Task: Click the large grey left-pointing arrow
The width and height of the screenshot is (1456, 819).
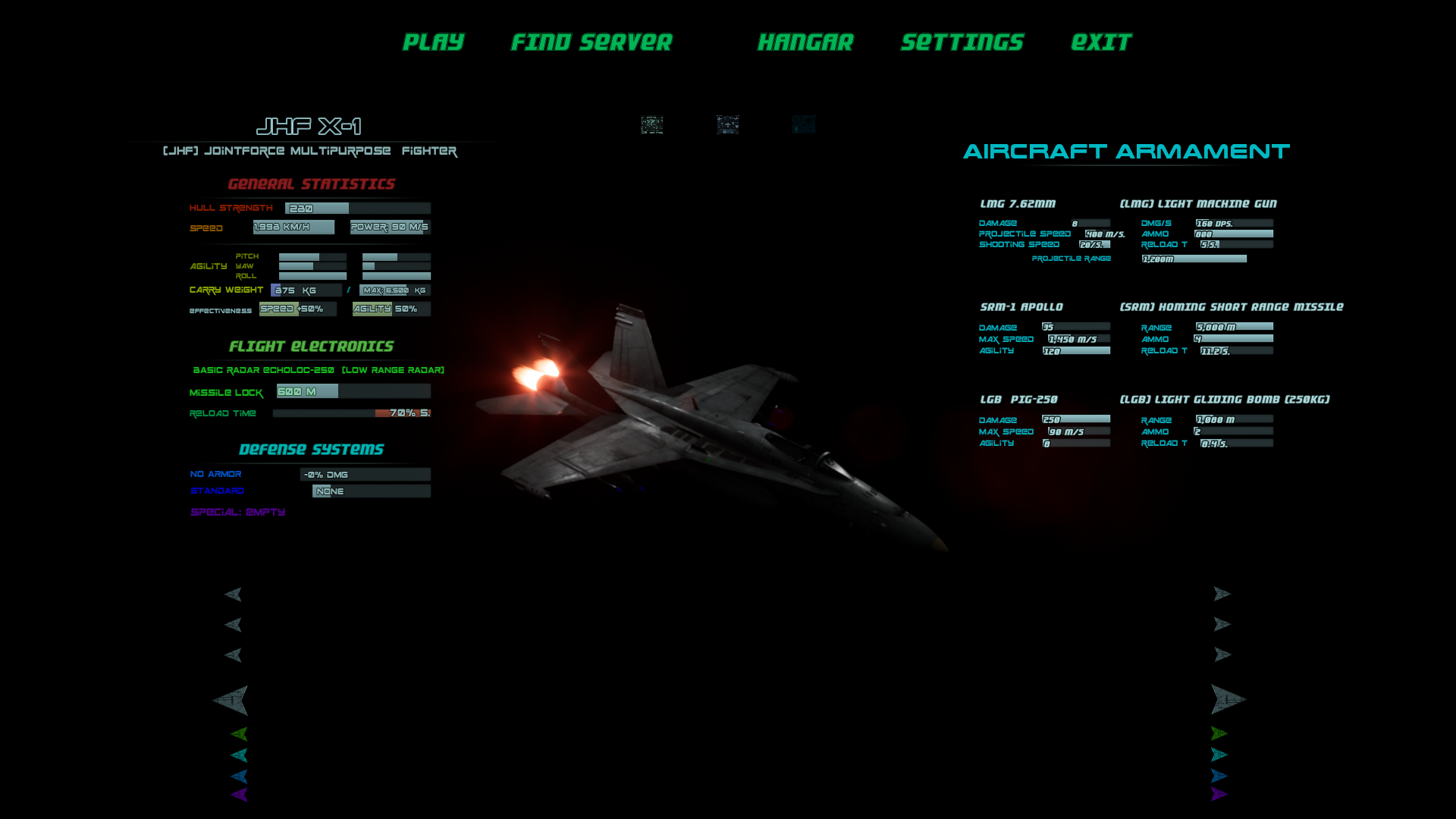Action: 231,700
